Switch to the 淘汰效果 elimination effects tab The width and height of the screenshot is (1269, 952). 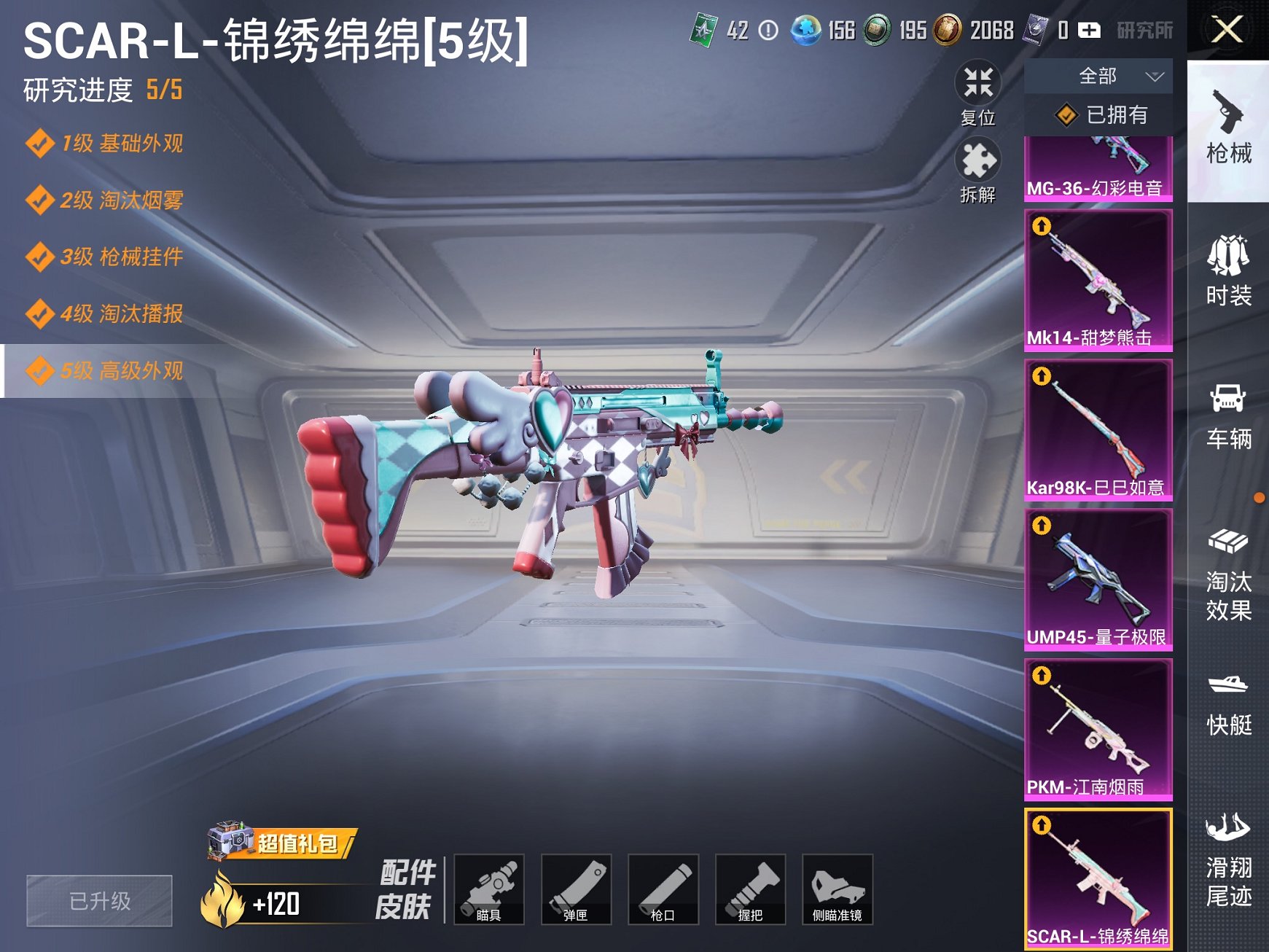point(1229,576)
